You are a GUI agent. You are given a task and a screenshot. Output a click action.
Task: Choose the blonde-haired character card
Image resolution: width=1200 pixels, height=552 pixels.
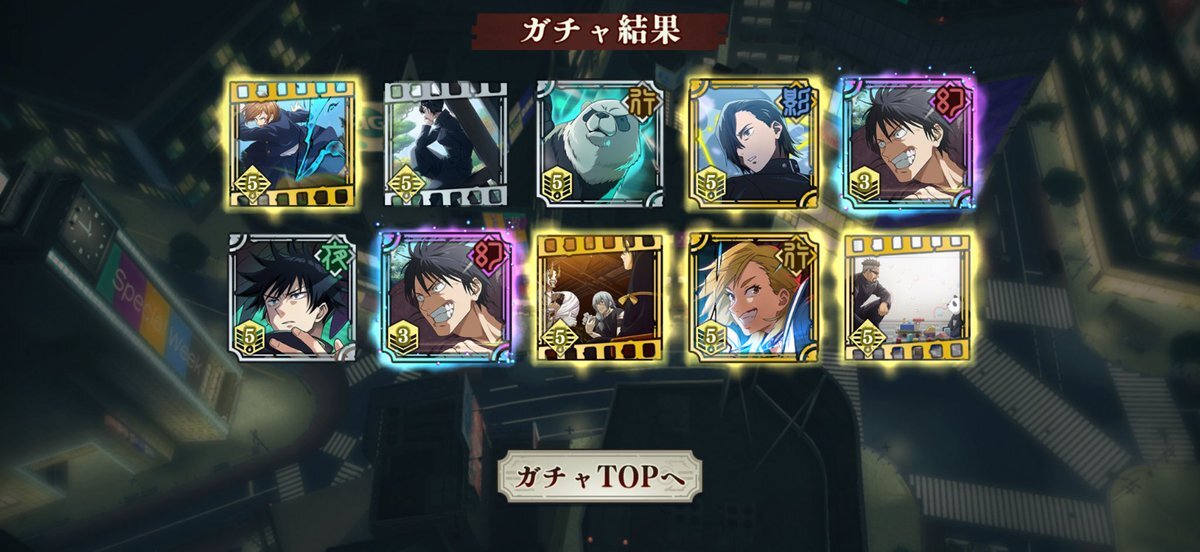(x=752, y=297)
